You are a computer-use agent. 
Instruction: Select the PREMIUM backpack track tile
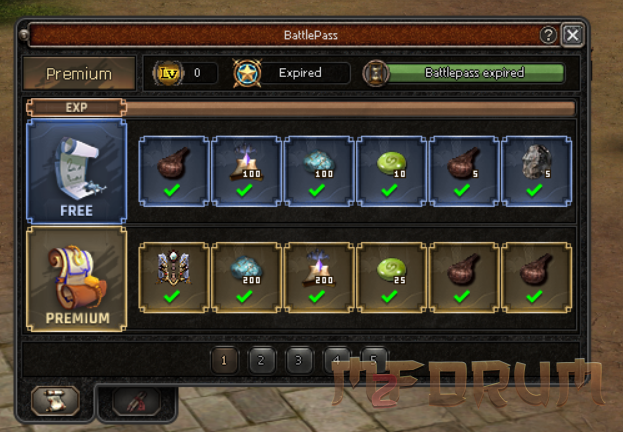click(x=77, y=279)
